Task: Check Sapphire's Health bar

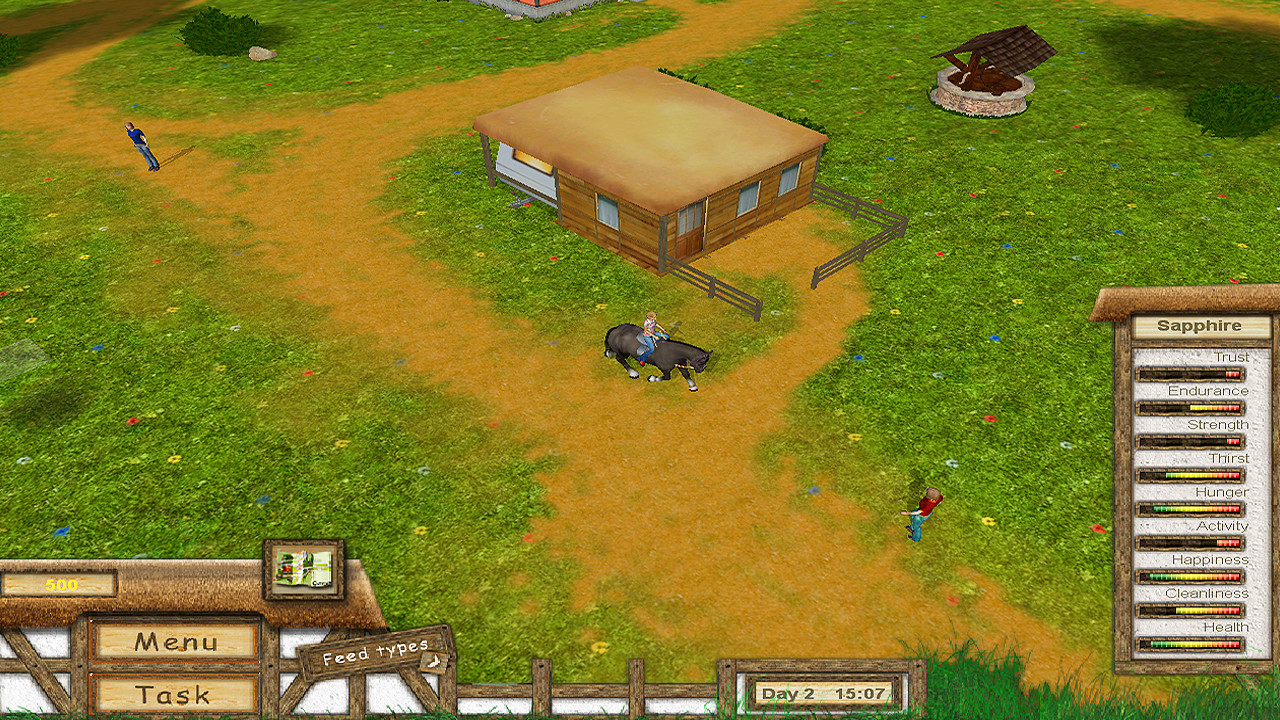Action: (x=1190, y=641)
